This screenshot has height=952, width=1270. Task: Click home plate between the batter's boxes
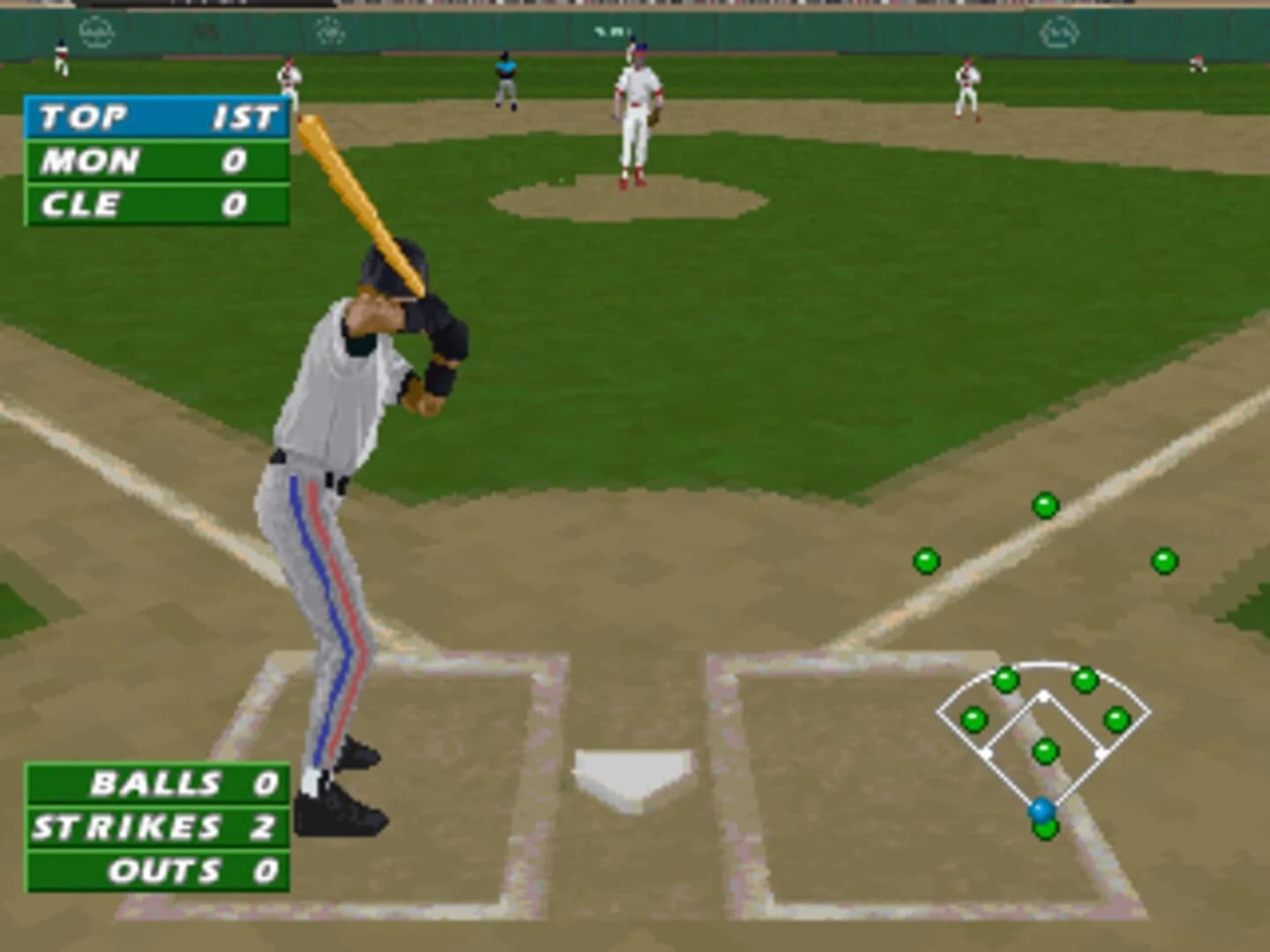(x=633, y=773)
